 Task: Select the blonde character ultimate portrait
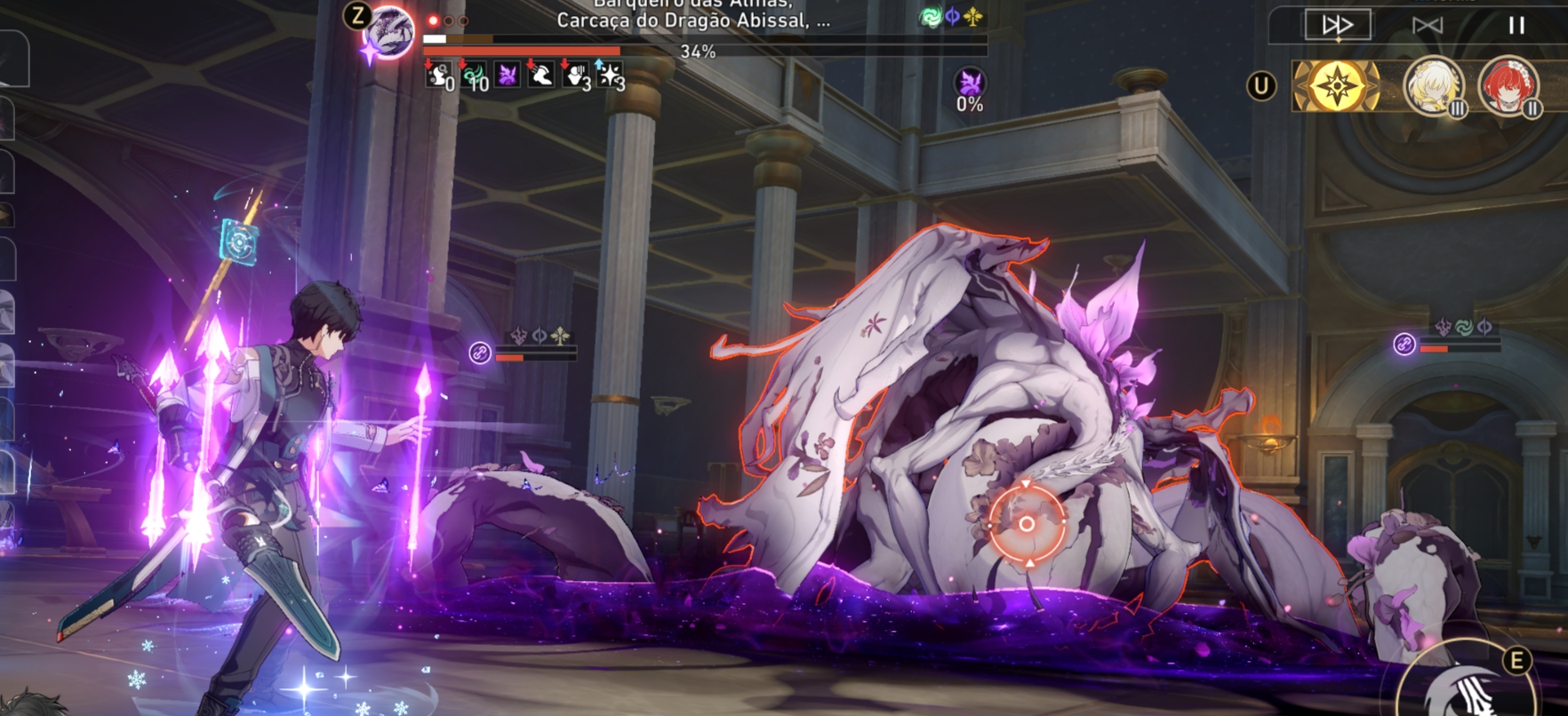1433,86
